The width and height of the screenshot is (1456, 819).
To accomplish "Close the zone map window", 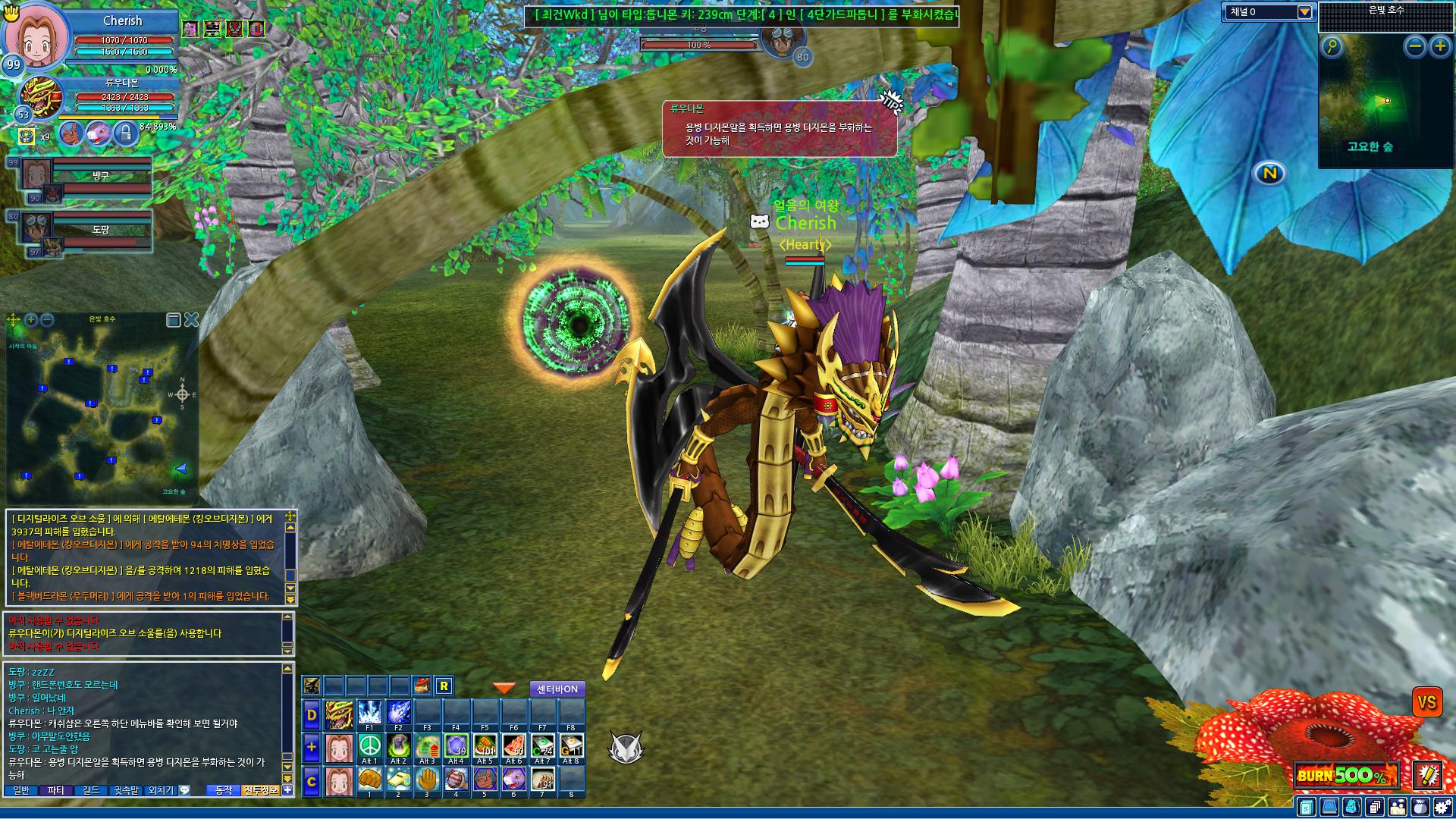I will pyautogui.click(x=191, y=320).
